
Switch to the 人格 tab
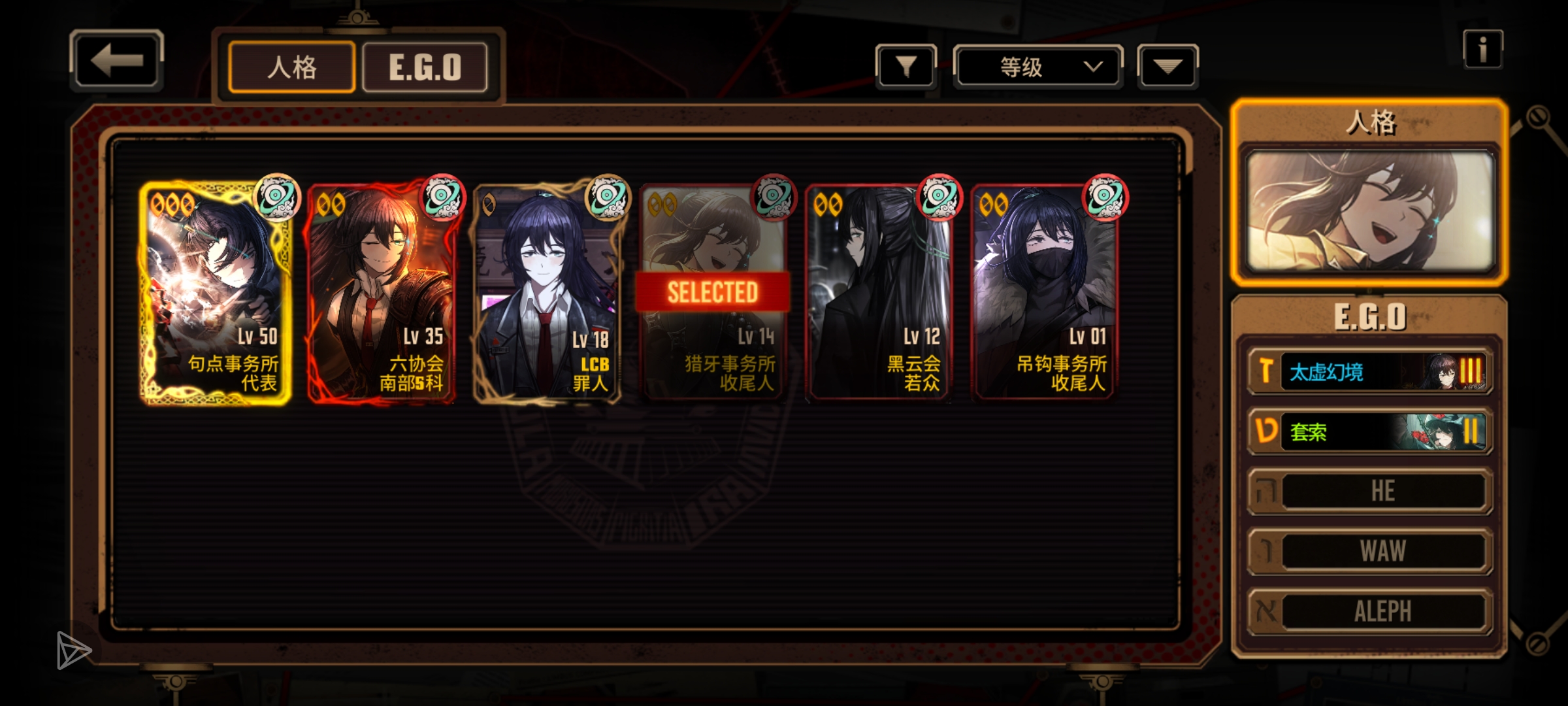(292, 67)
